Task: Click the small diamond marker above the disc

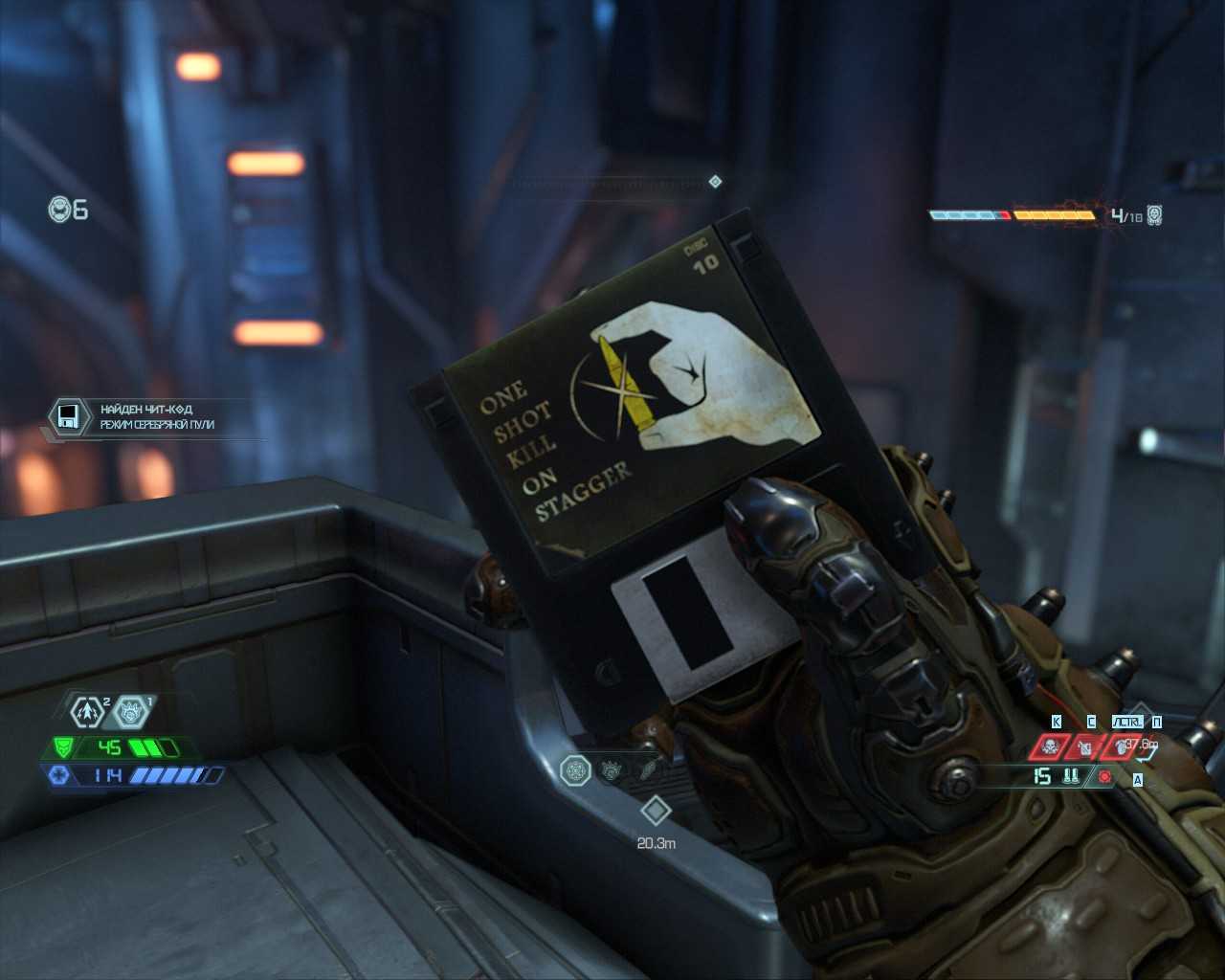Action: tap(715, 181)
